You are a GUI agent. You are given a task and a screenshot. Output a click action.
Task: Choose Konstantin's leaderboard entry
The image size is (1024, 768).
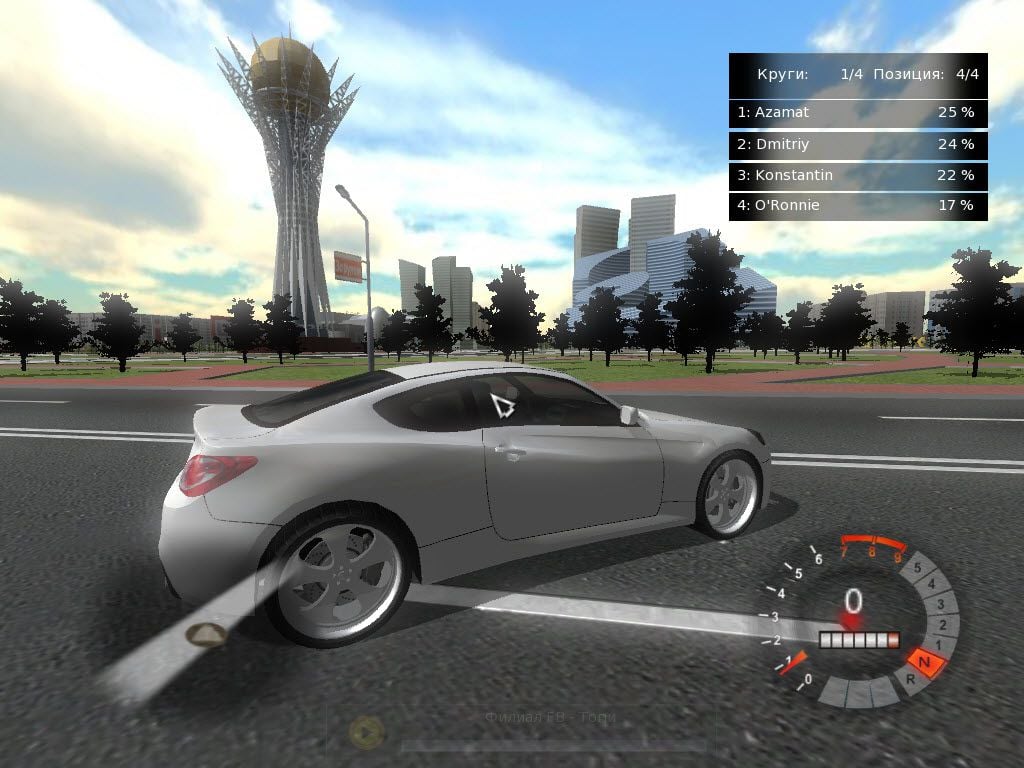(x=857, y=176)
